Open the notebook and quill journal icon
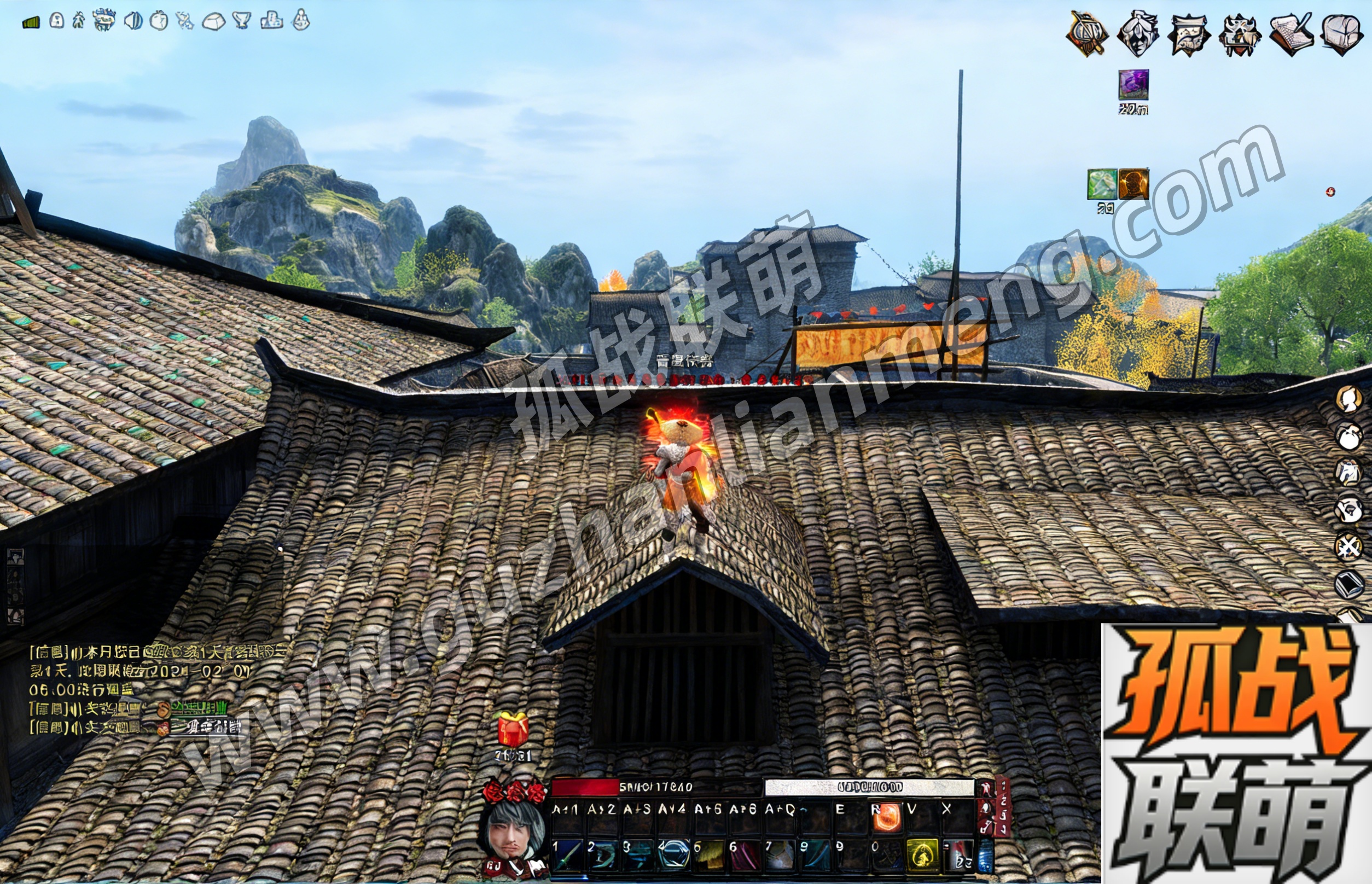Image resolution: width=1372 pixels, height=884 pixels. point(1292,34)
